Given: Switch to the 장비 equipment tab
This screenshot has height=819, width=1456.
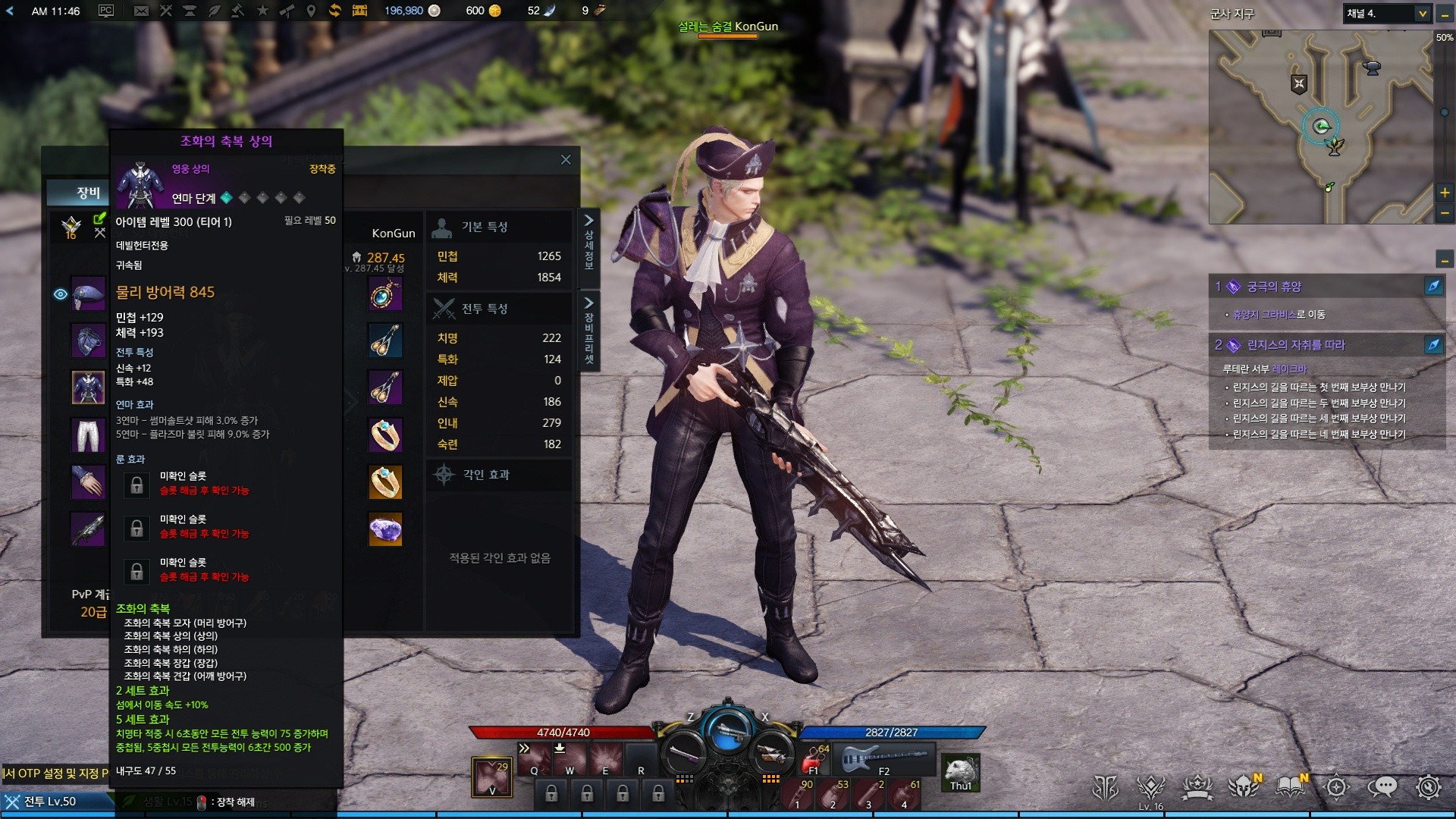Looking at the screenshot, I should [86, 193].
